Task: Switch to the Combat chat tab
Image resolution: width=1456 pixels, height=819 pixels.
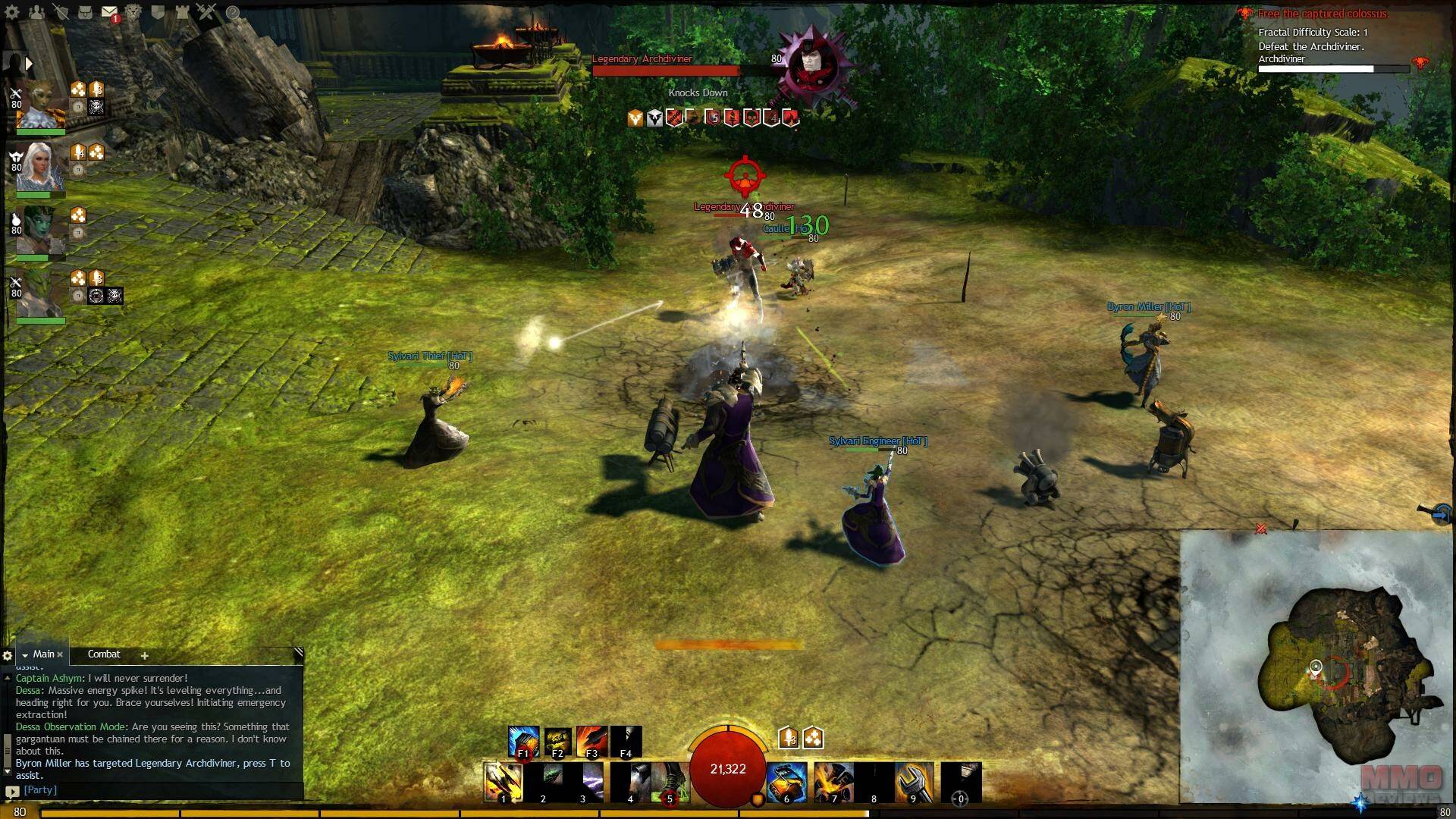Action: [x=104, y=654]
